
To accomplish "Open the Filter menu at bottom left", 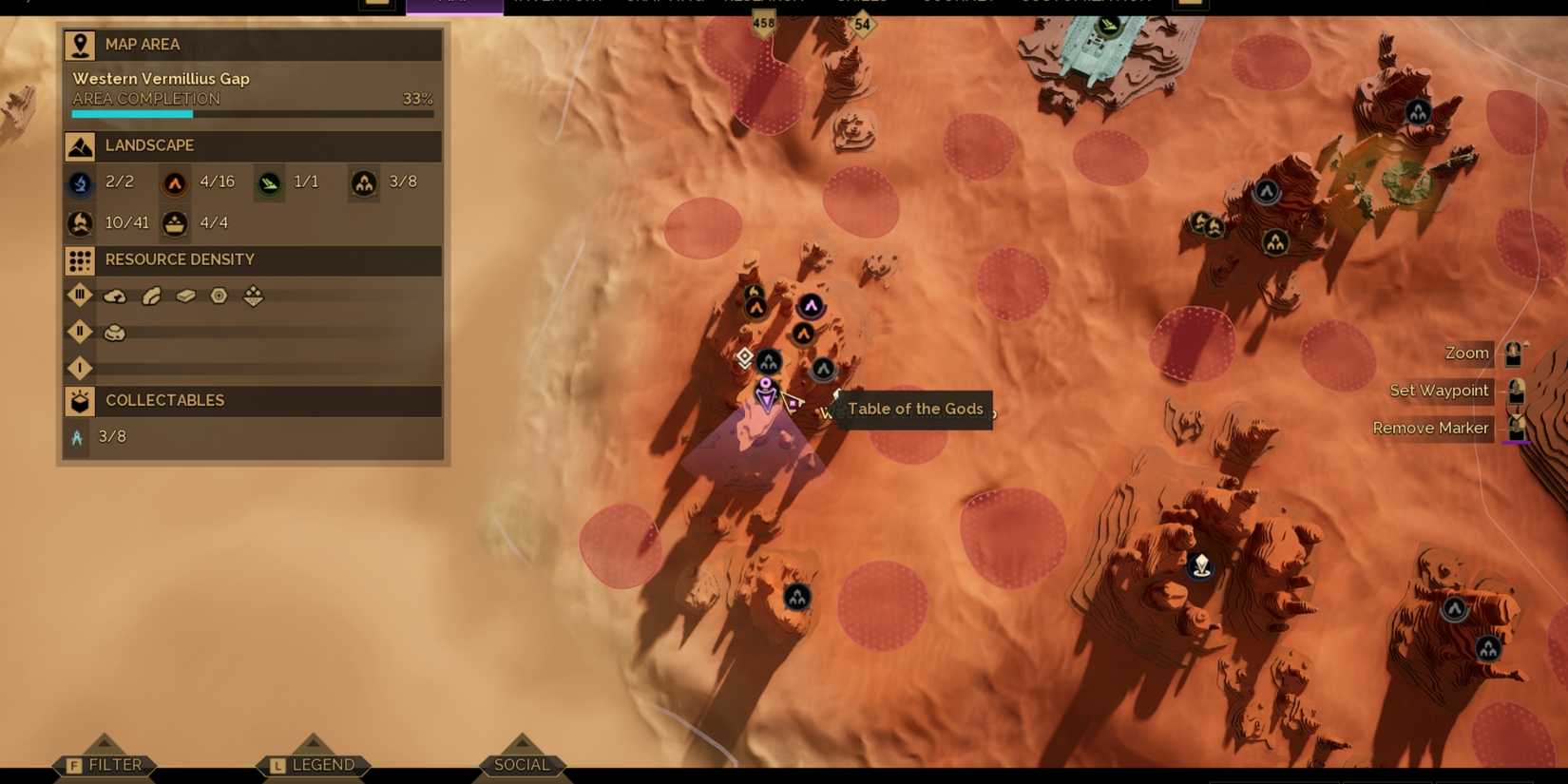I will (x=105, y=764).
